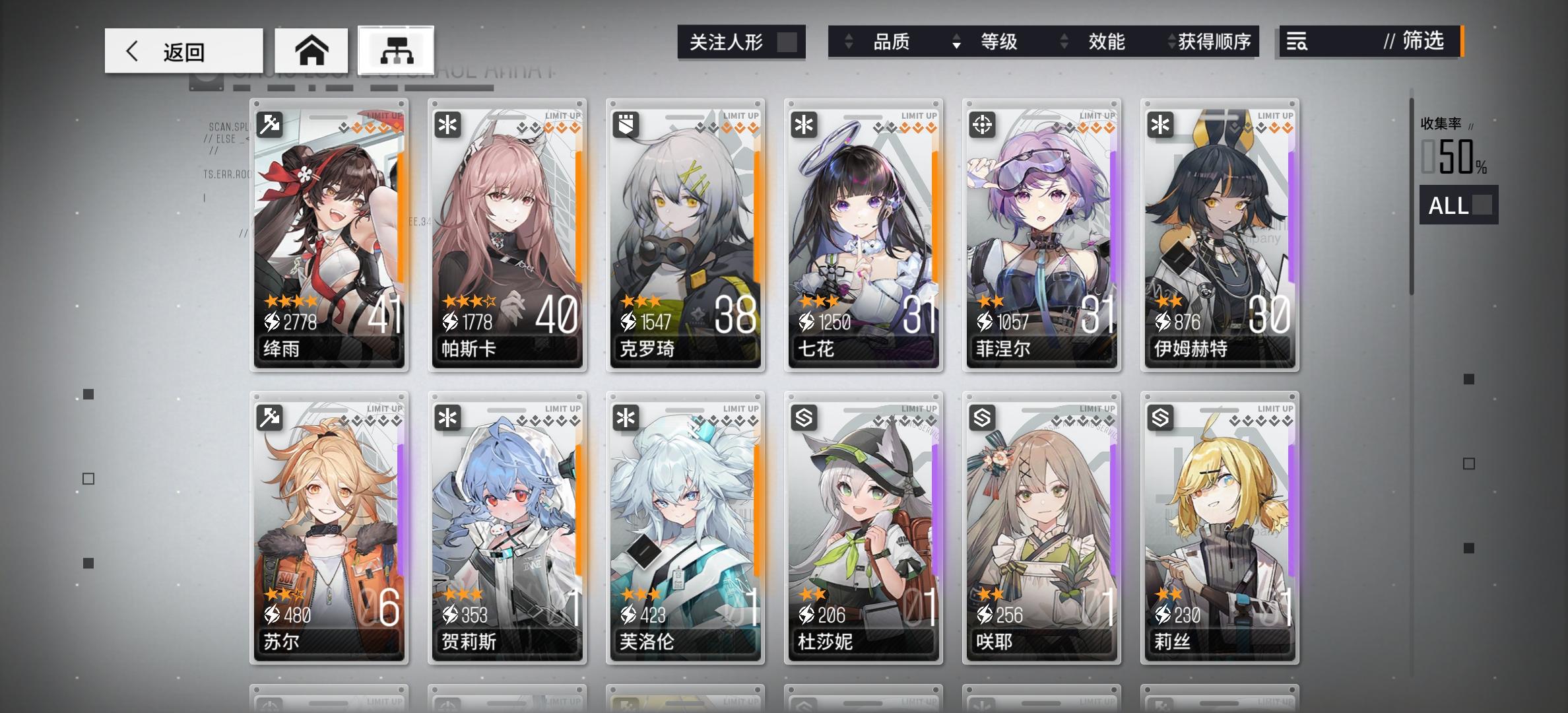Click the lightning power icon on 伊姆赫特's card
1568x713 pixels.
[x=1161, y=322]
